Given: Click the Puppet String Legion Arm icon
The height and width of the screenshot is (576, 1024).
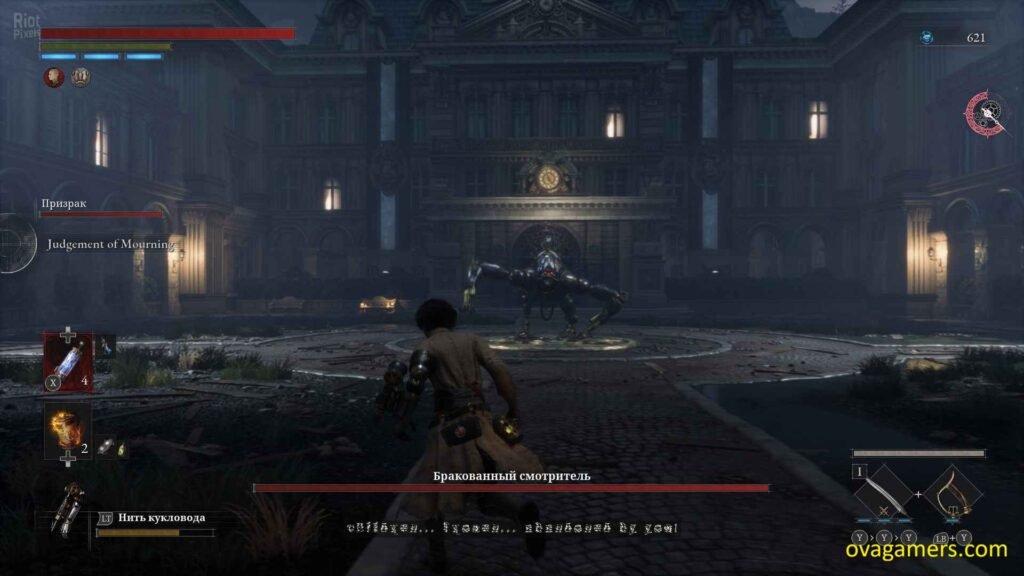Looking at the screenshot, I should coord(70,509).
